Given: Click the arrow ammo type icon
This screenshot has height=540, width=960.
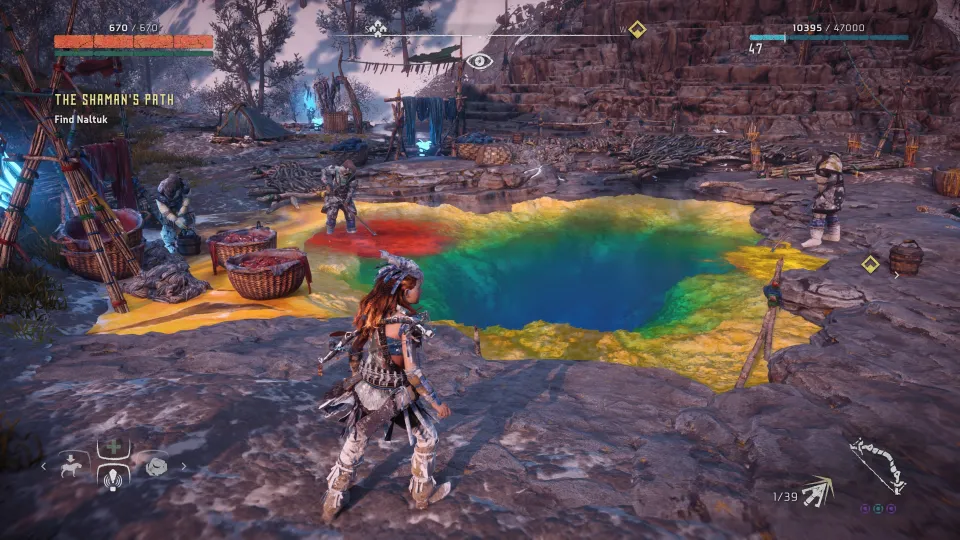Looking at the screenshot, I should pyautogui.click(x=818, y=489).
